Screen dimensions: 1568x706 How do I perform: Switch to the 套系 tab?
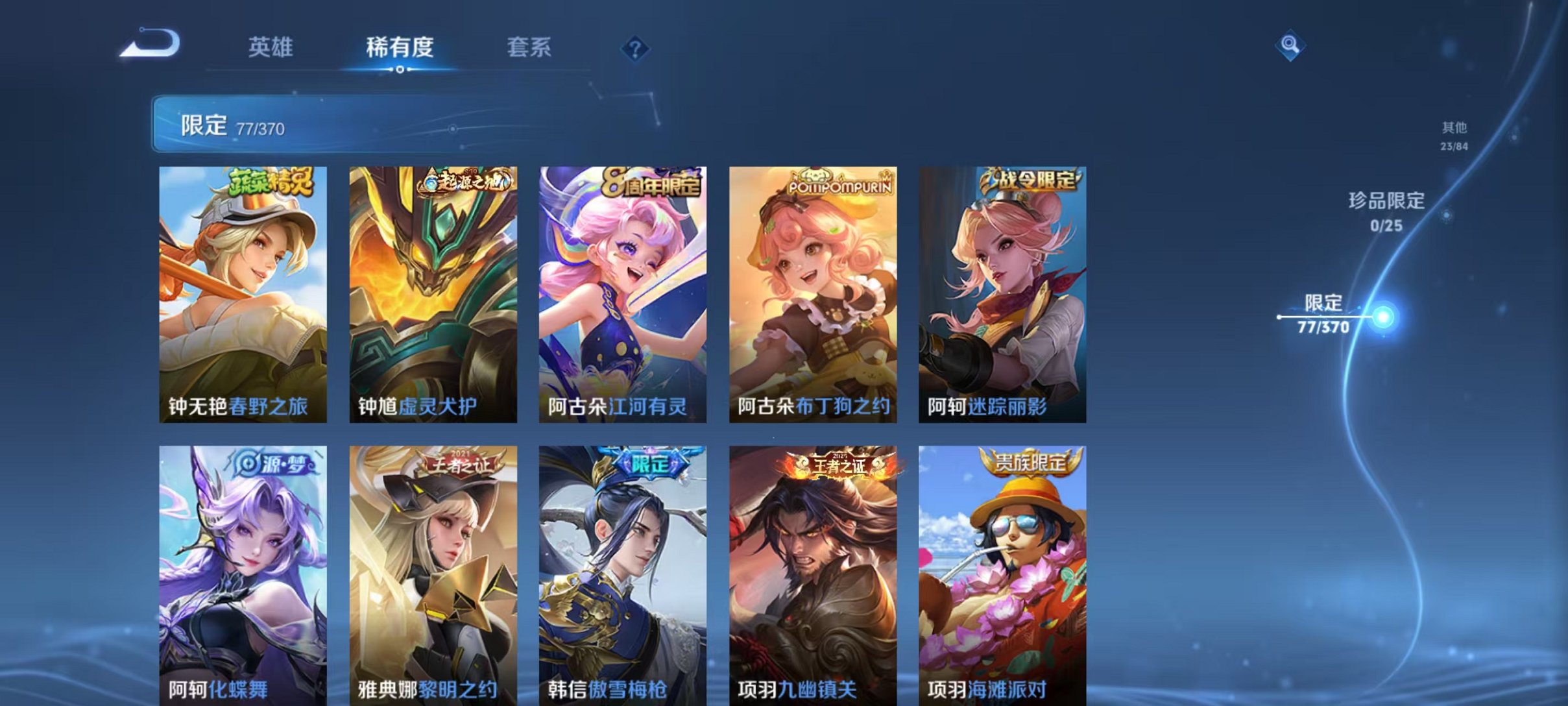tap(530, 47)
